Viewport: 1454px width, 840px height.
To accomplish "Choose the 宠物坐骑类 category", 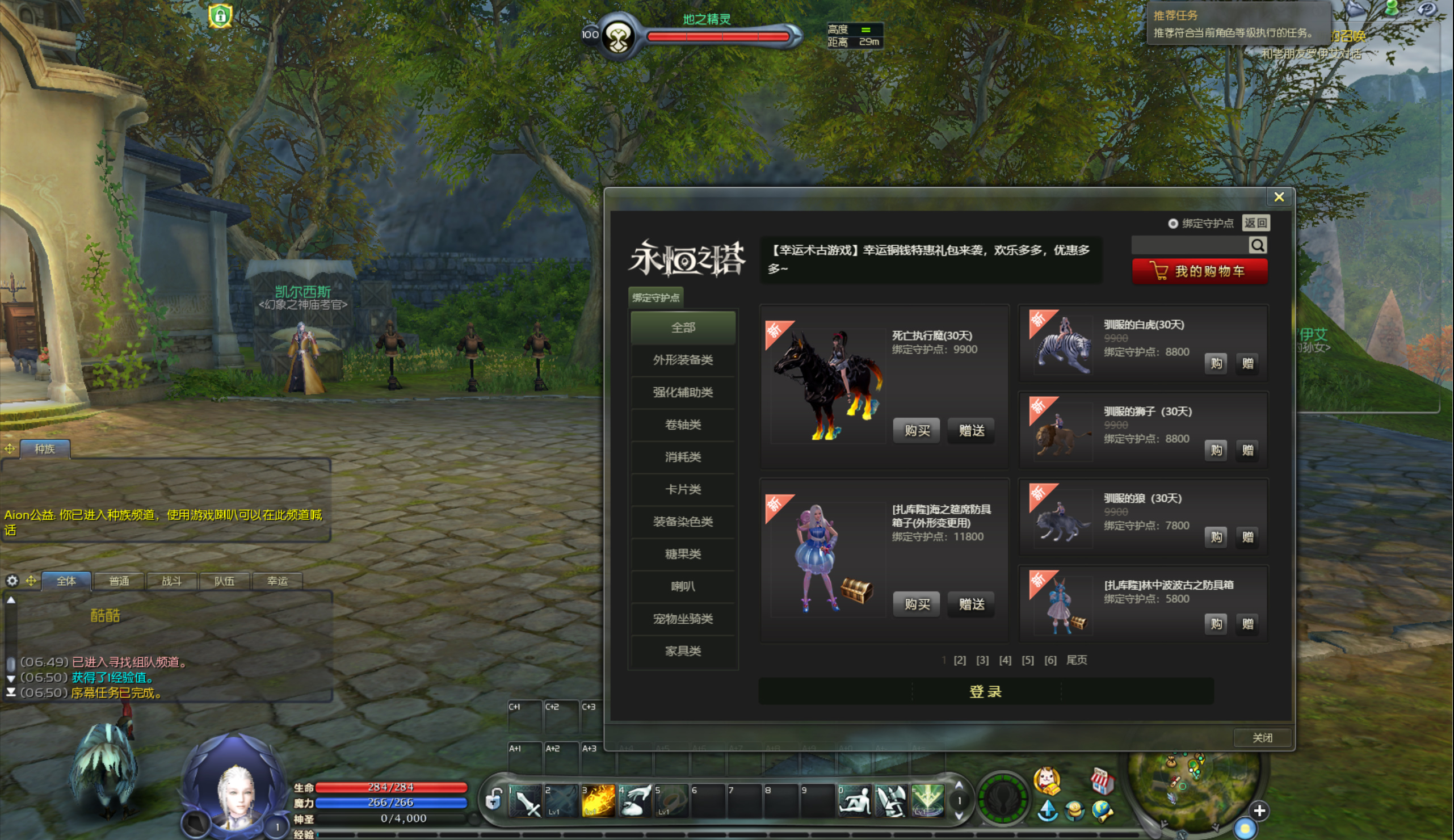I will [683, 619].
